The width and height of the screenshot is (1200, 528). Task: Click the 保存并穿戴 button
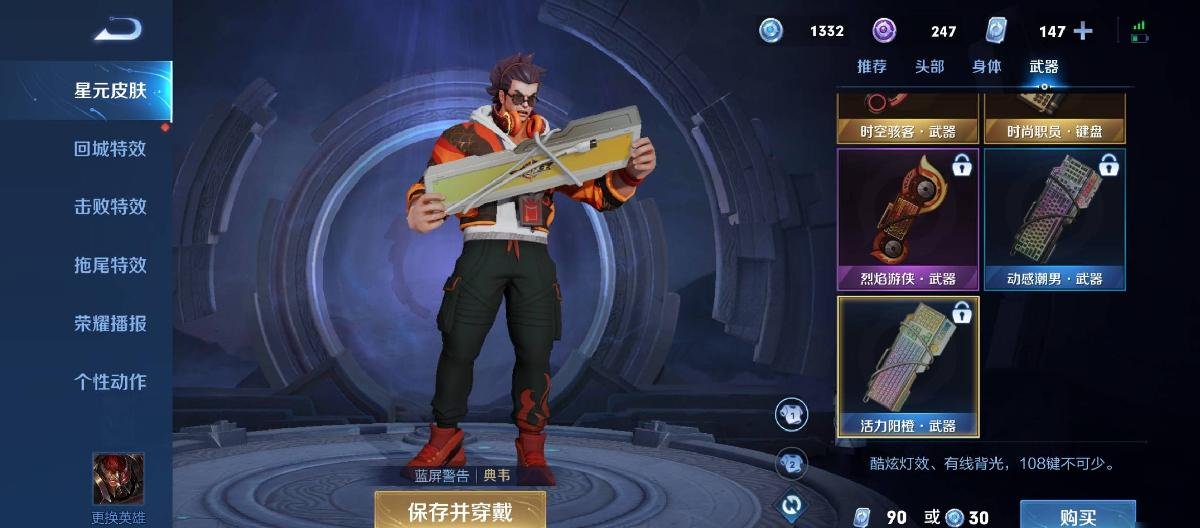[x=460, y=511]
